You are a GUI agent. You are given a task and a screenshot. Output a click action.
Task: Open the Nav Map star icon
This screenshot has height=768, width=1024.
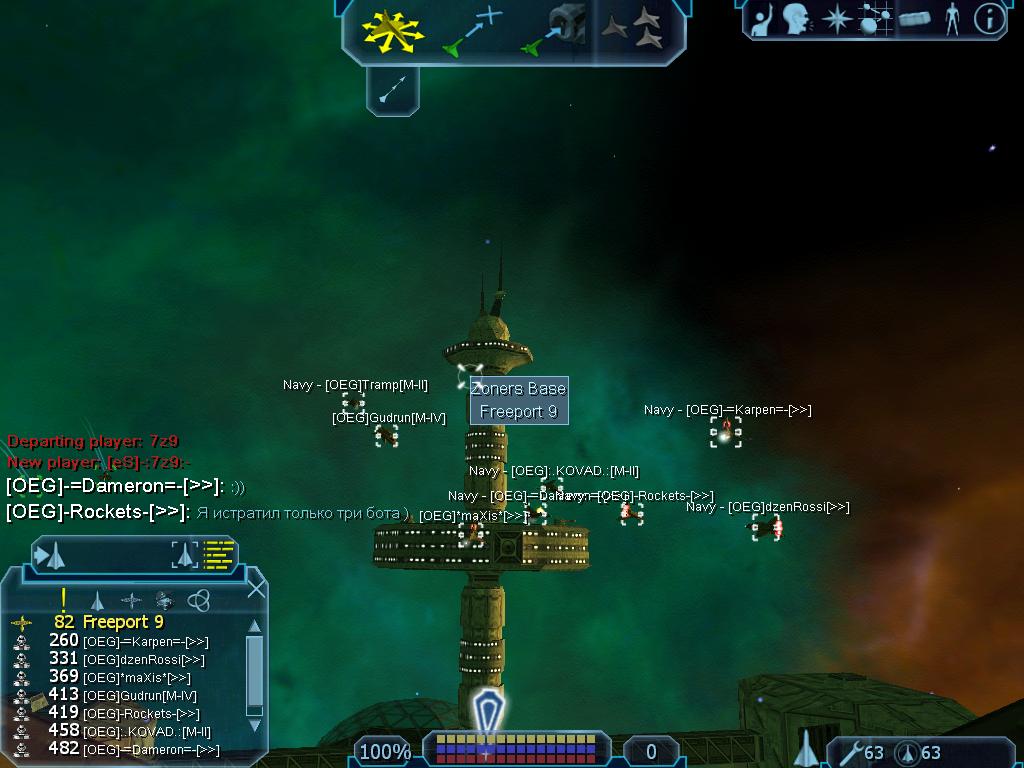click(x=835, y=18)
